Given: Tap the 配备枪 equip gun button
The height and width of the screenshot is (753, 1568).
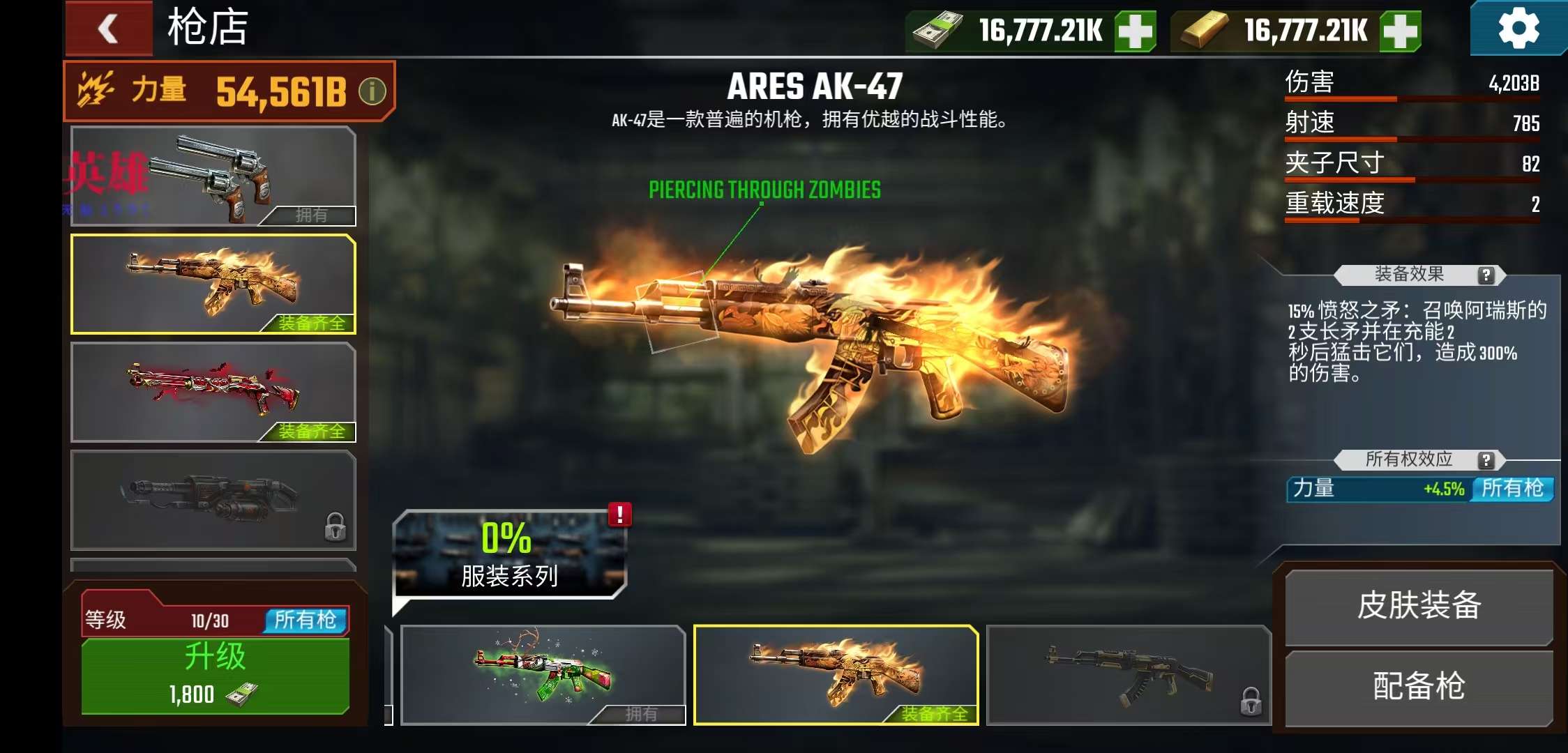Looking at the screenshot, I should [x=1419, y=687].
